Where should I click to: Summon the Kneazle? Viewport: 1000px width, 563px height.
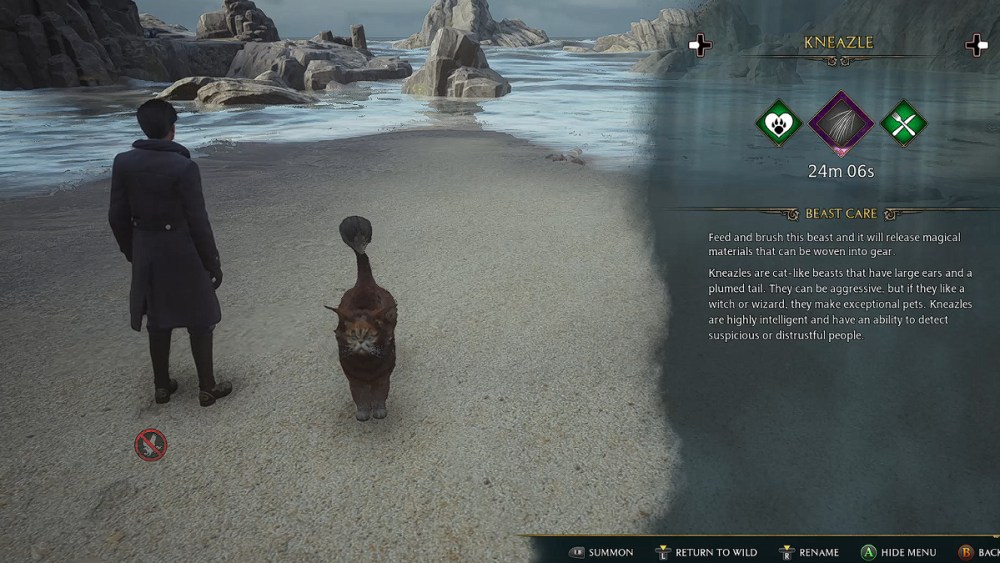pyautogui.click(x=601, y=552)
